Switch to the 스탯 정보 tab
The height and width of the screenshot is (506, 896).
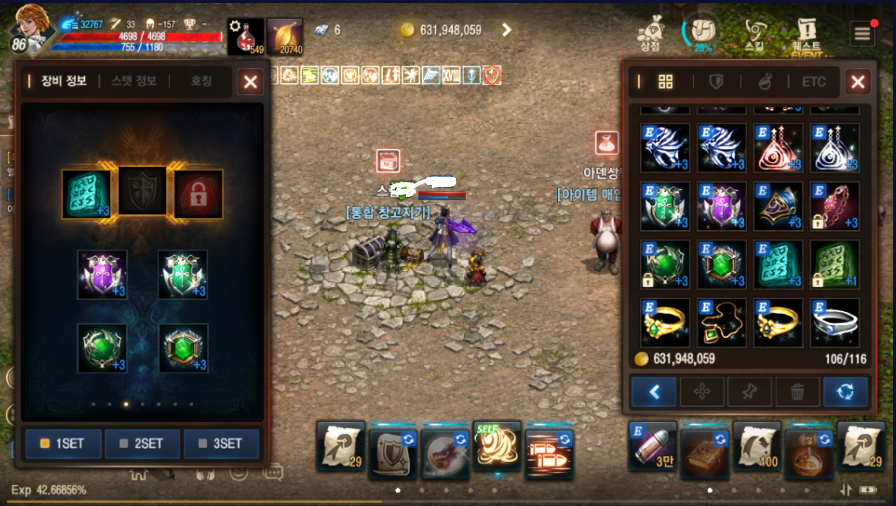[134, 82]
